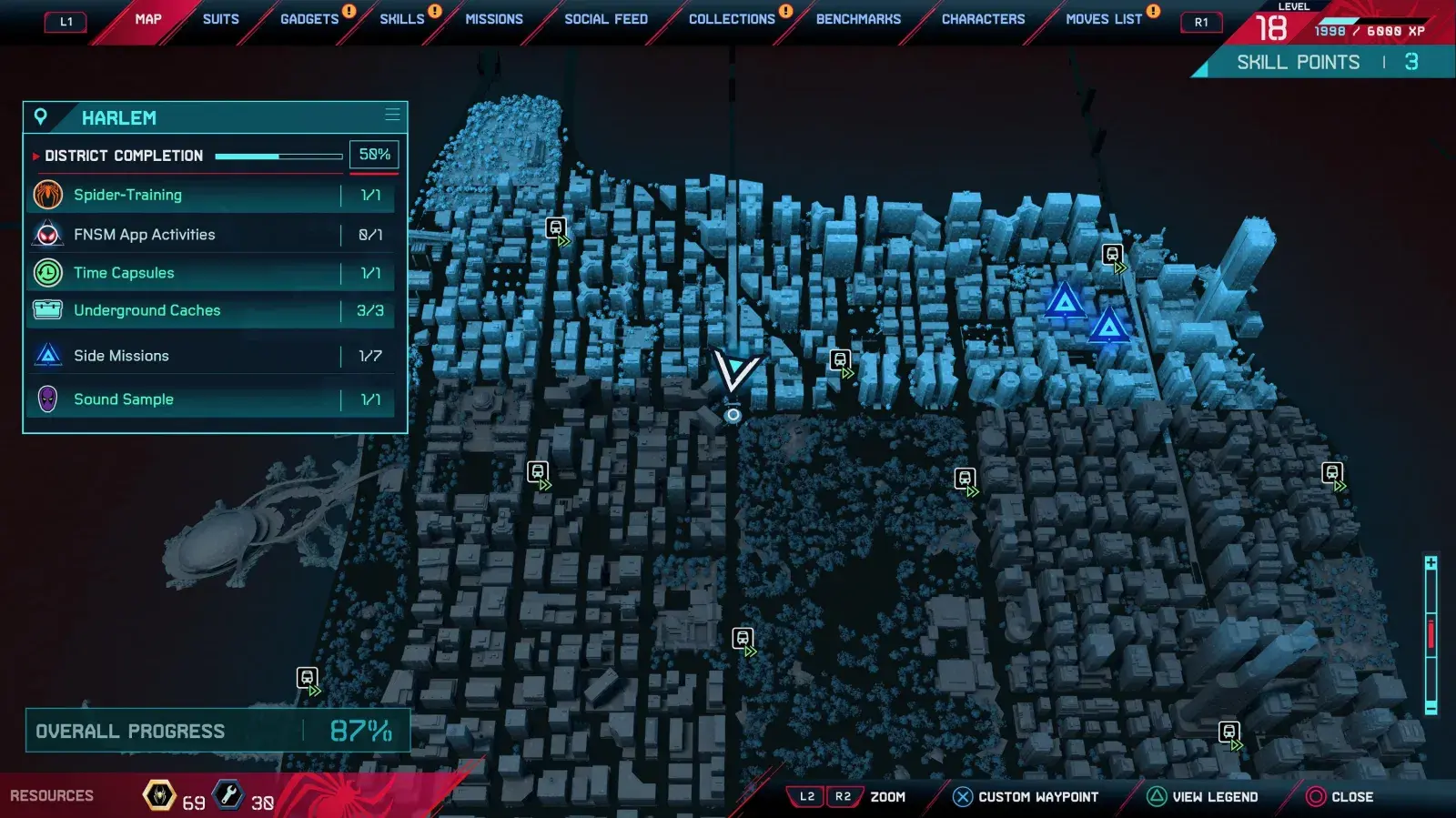1456x818 pixels.
Task: Go to the Missions tab
Action: point(494,19)
